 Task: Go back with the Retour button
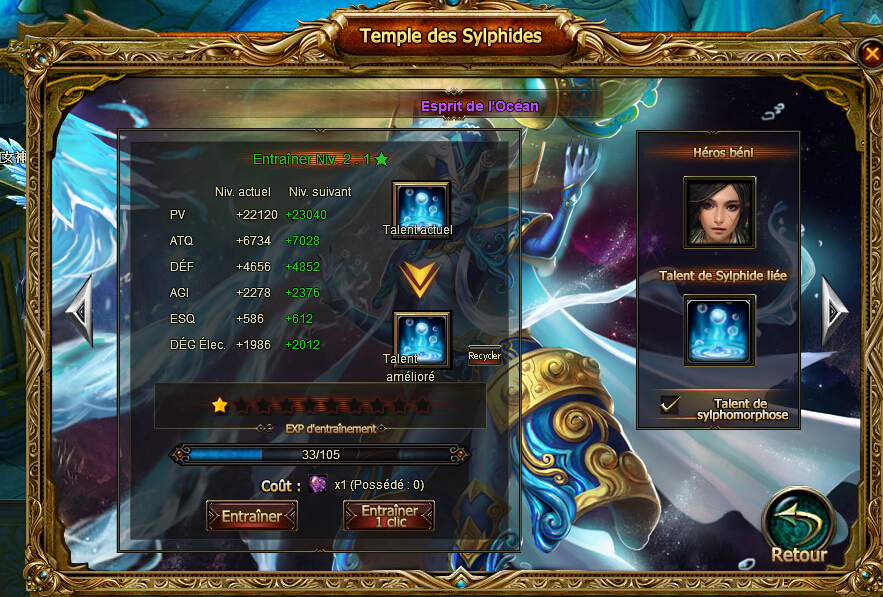[x=798, y=527]
